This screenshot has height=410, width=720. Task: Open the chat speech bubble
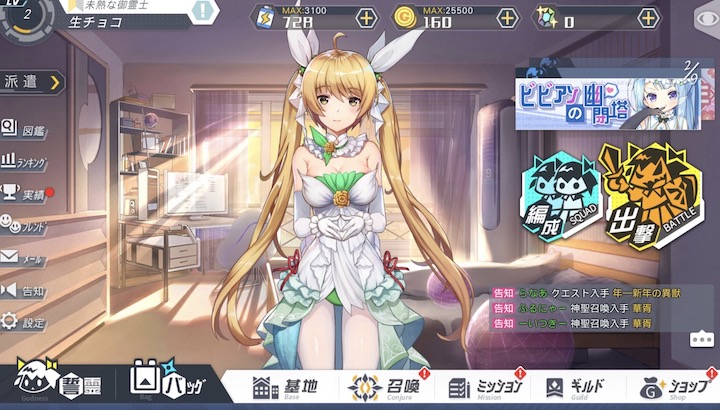pos(701,338)
